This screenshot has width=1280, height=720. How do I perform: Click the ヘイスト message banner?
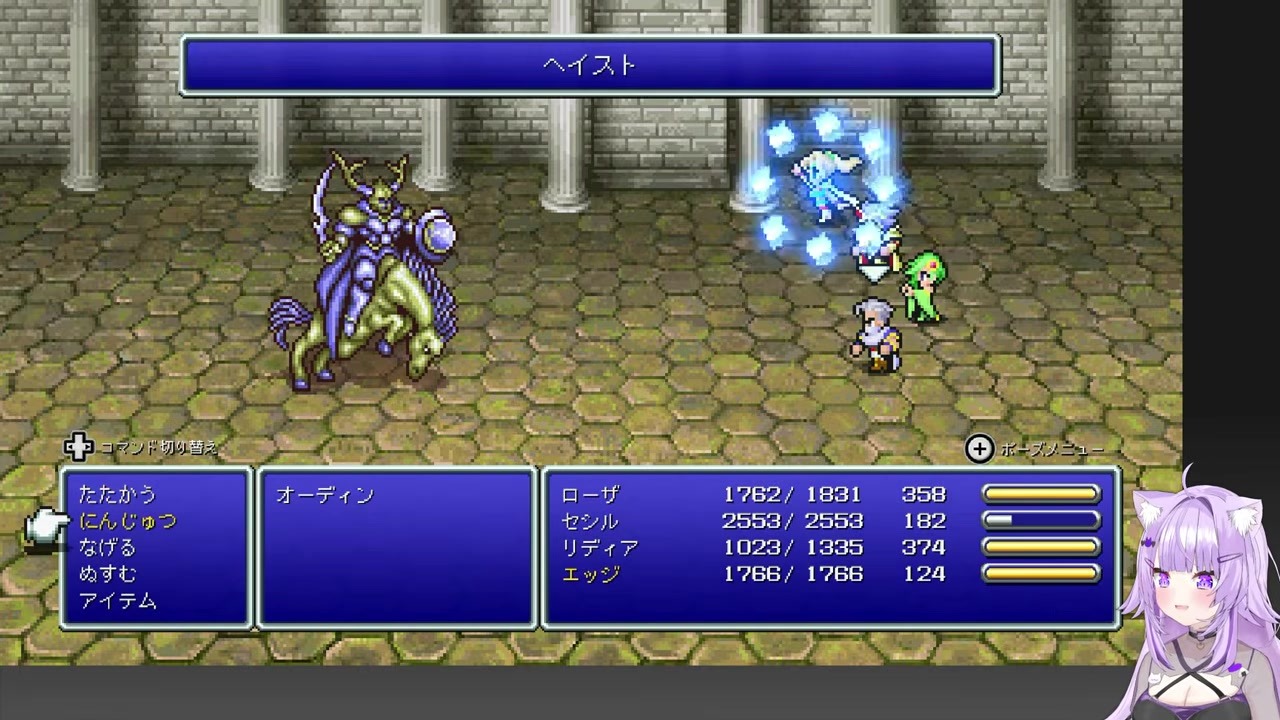click(590, 65)
